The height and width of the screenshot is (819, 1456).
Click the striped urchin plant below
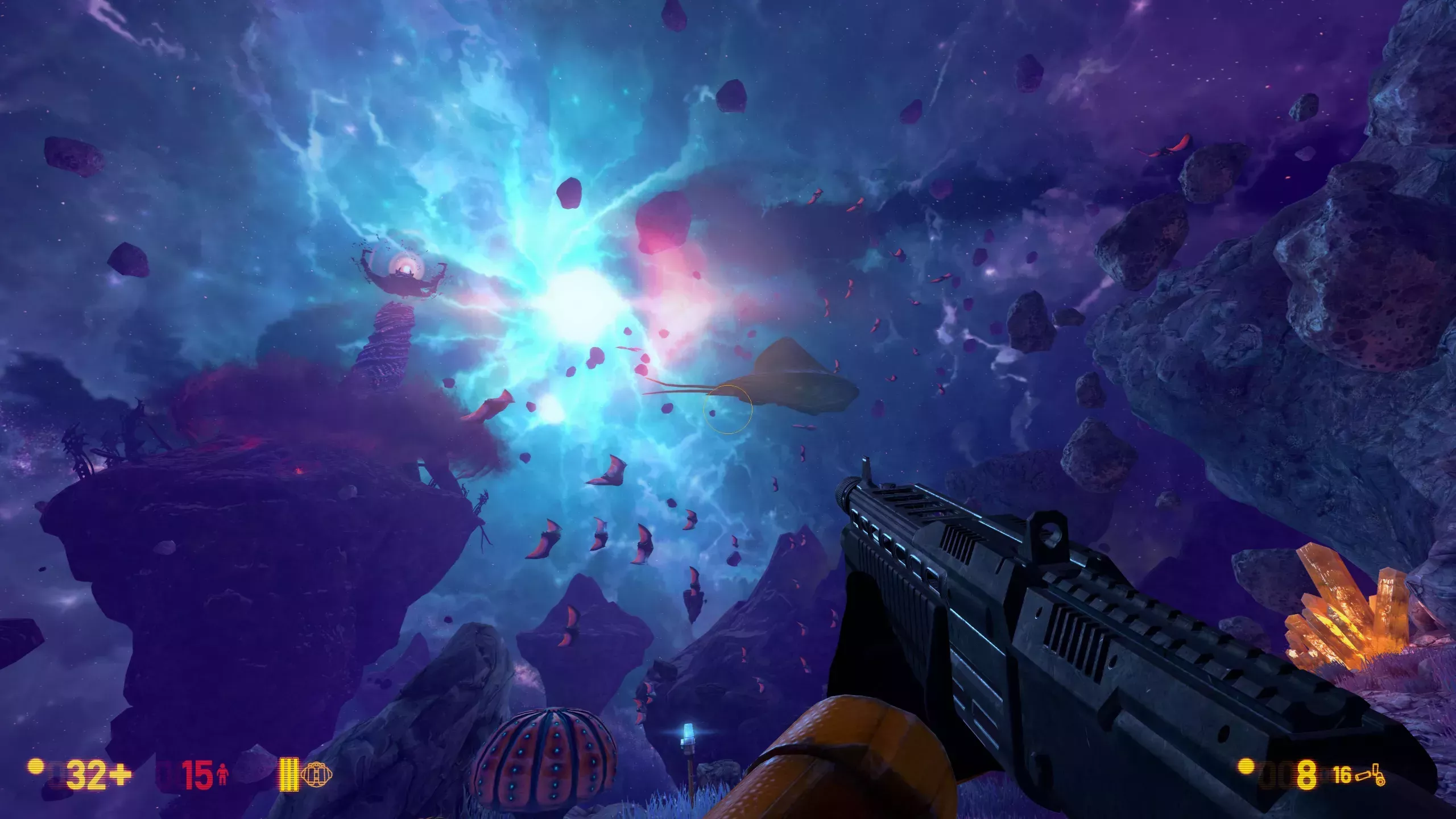click(546, 756)
